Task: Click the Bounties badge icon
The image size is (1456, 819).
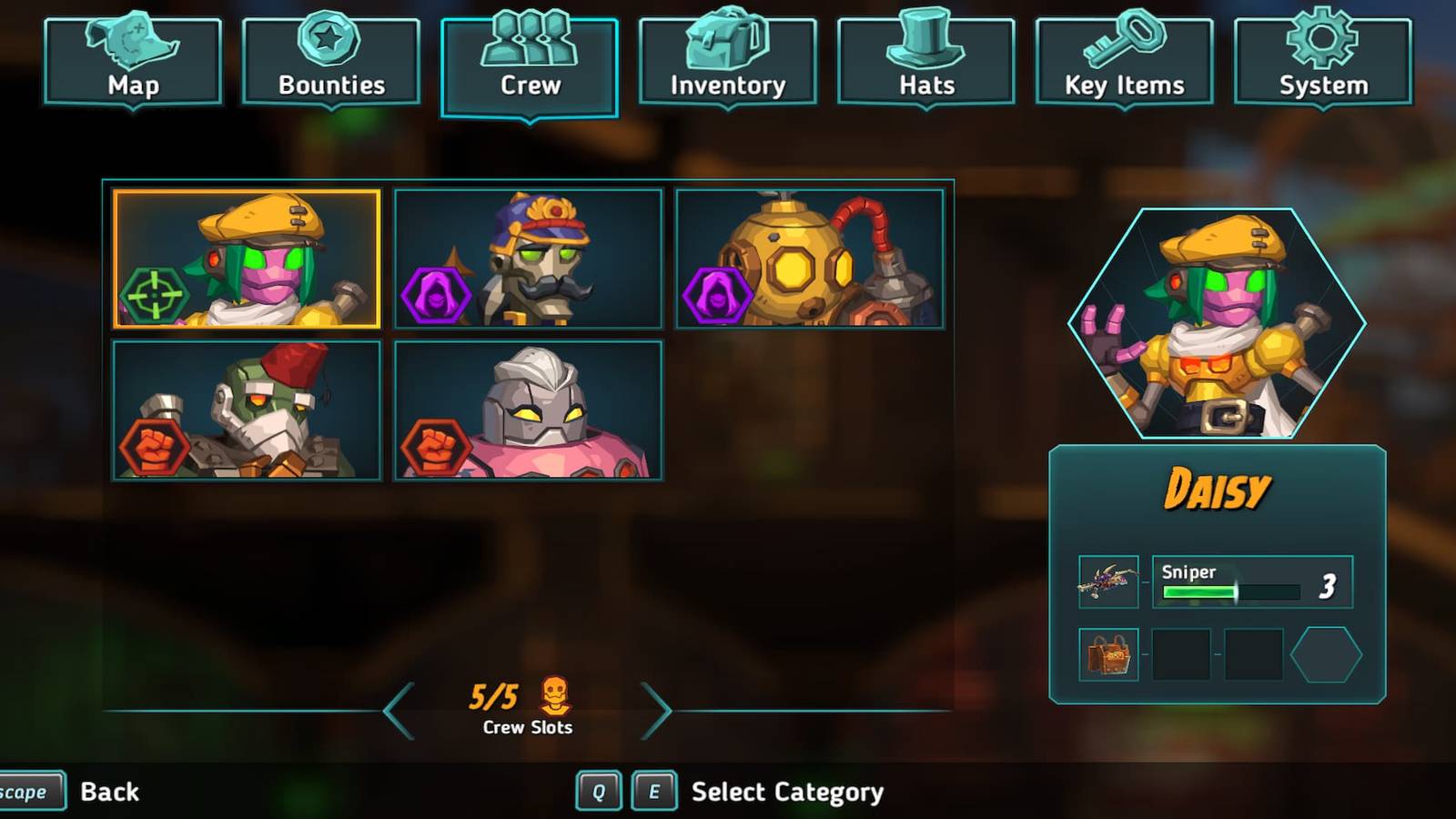Action: pyautogui.click(x=330, y=39)
